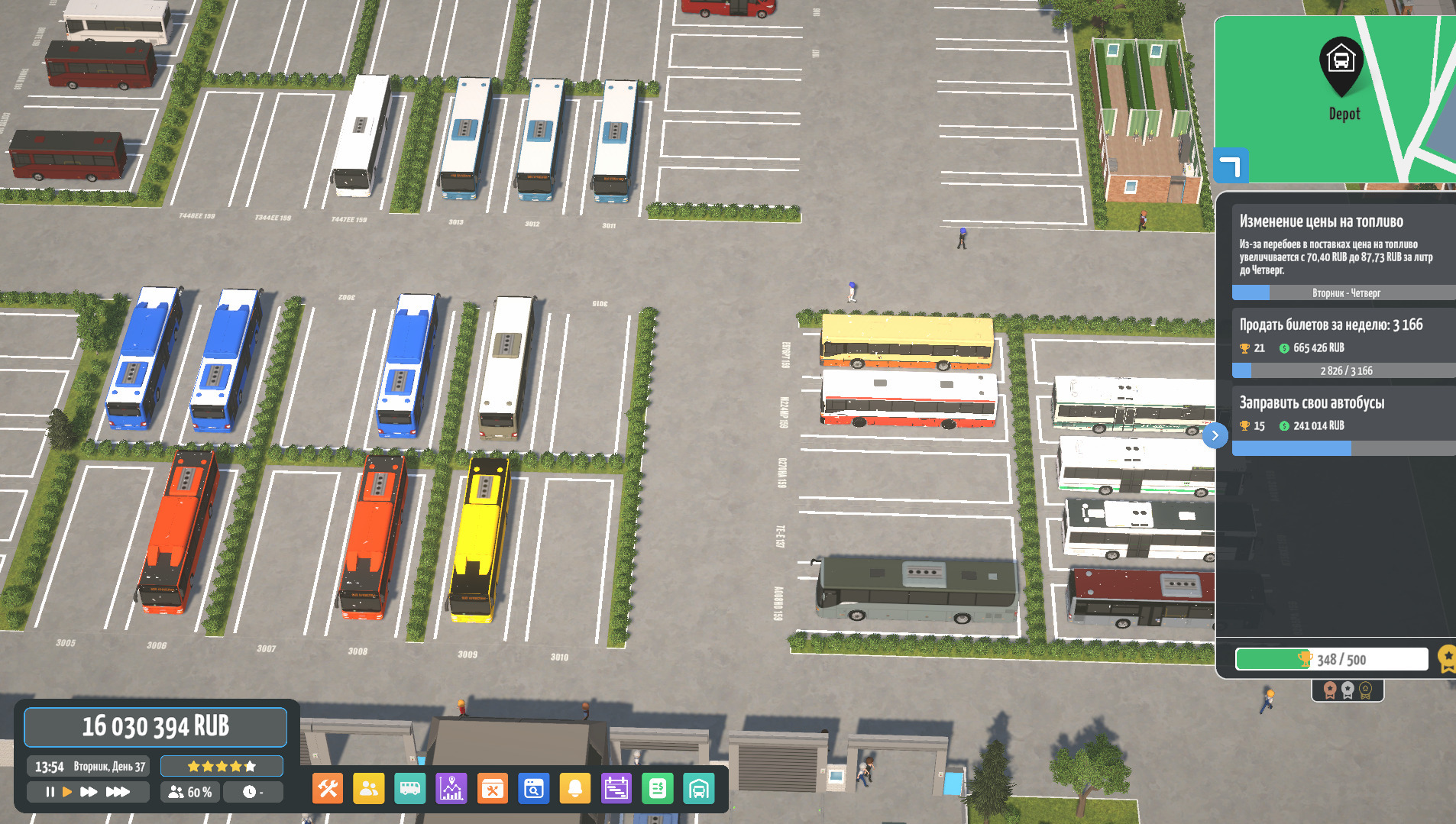Switch to double fast-forward speed

tap(89, 792)
